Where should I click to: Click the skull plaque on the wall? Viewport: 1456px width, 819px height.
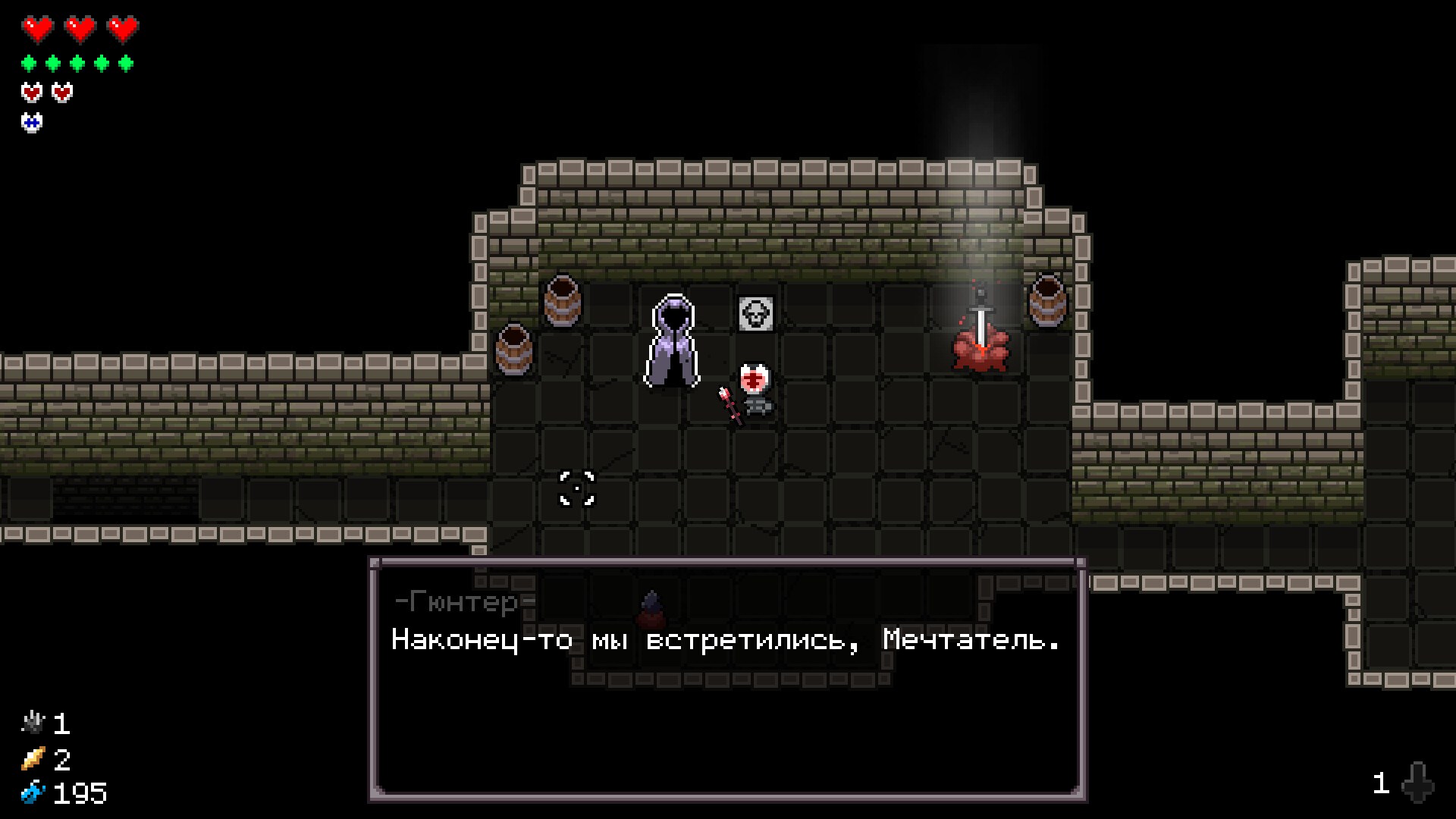point(755,314)
